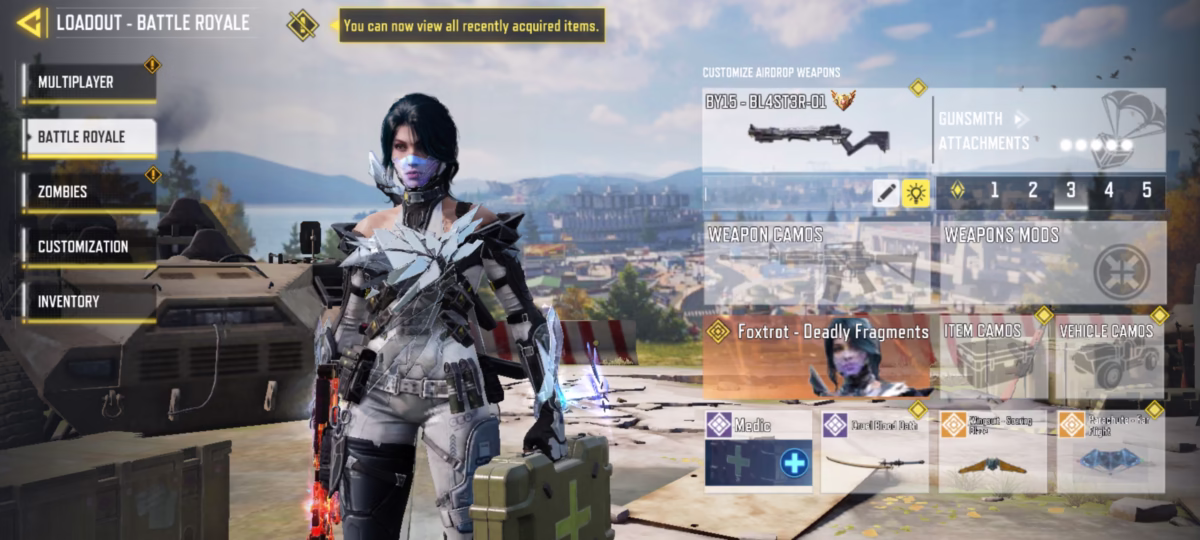Open the Weapon Camos panel

(816, 263)
